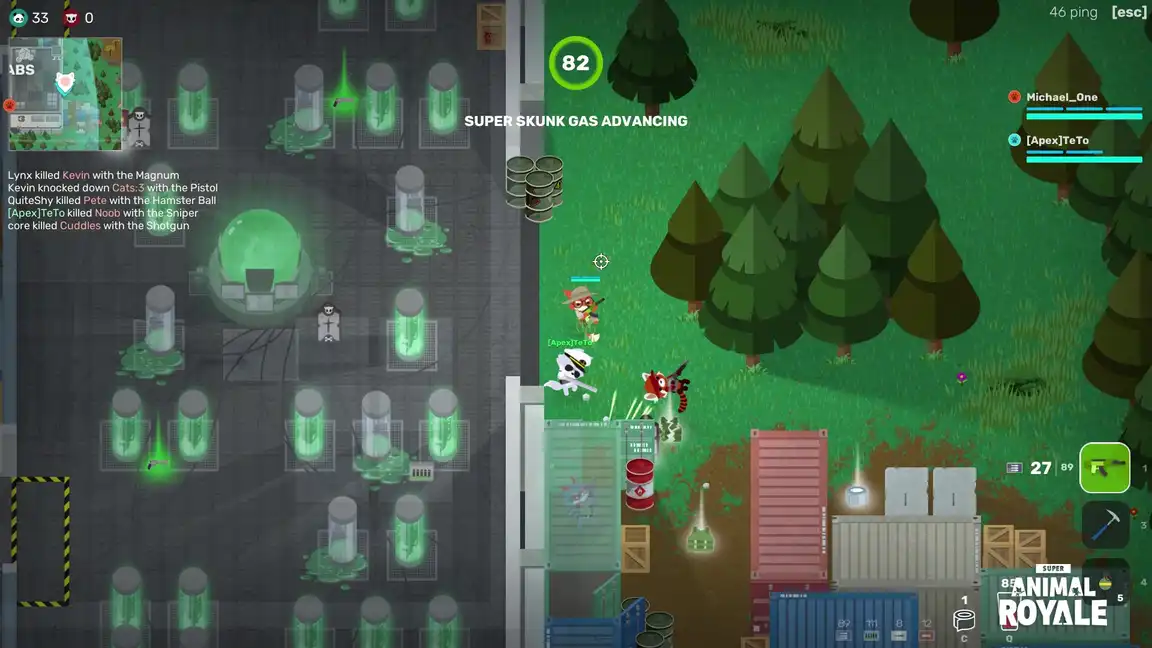Open the minimap in the corner
The image size is (1152, 648).
(x=65, y=94)
